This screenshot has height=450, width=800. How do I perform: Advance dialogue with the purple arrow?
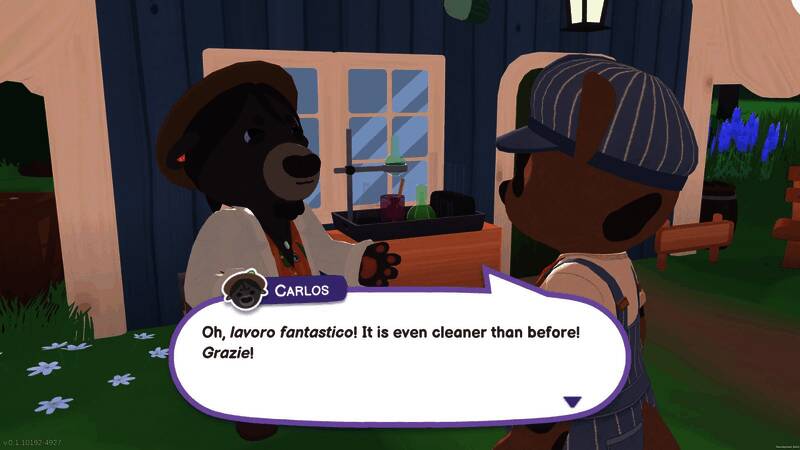pos(571,401)
